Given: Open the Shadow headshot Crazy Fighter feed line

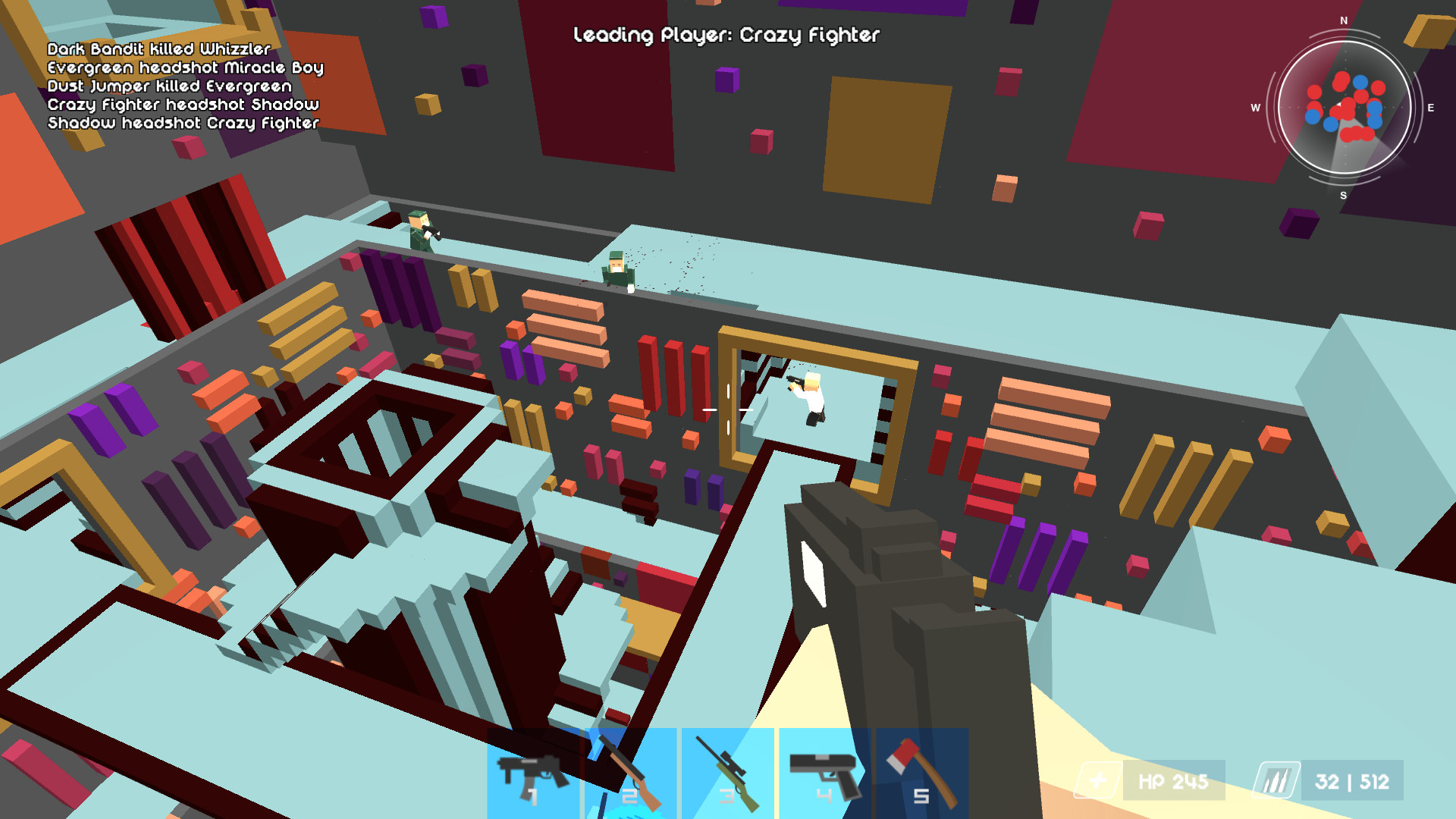Looking at the screenshot, I should [x=182, y=123].
